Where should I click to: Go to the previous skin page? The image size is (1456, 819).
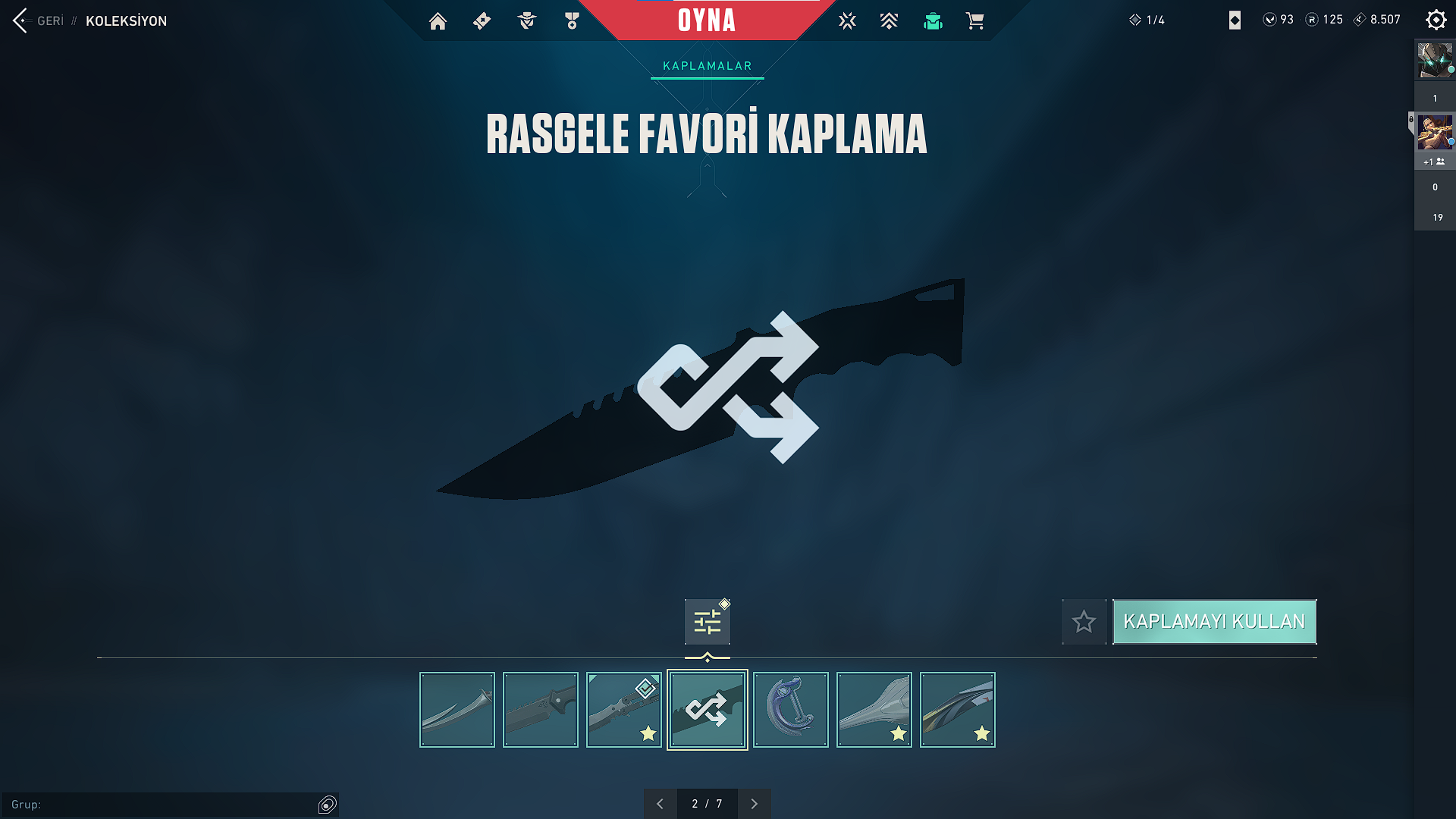coord(660,804)
